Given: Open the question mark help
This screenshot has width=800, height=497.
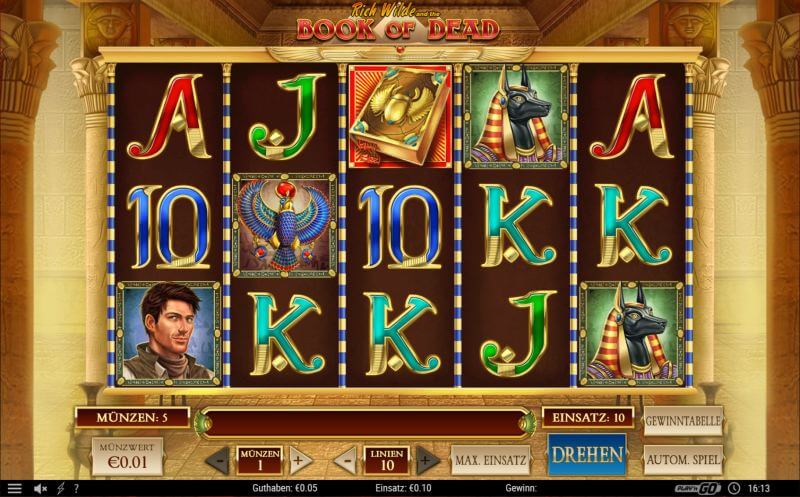Looking at the screenshot, I should 76,488.
